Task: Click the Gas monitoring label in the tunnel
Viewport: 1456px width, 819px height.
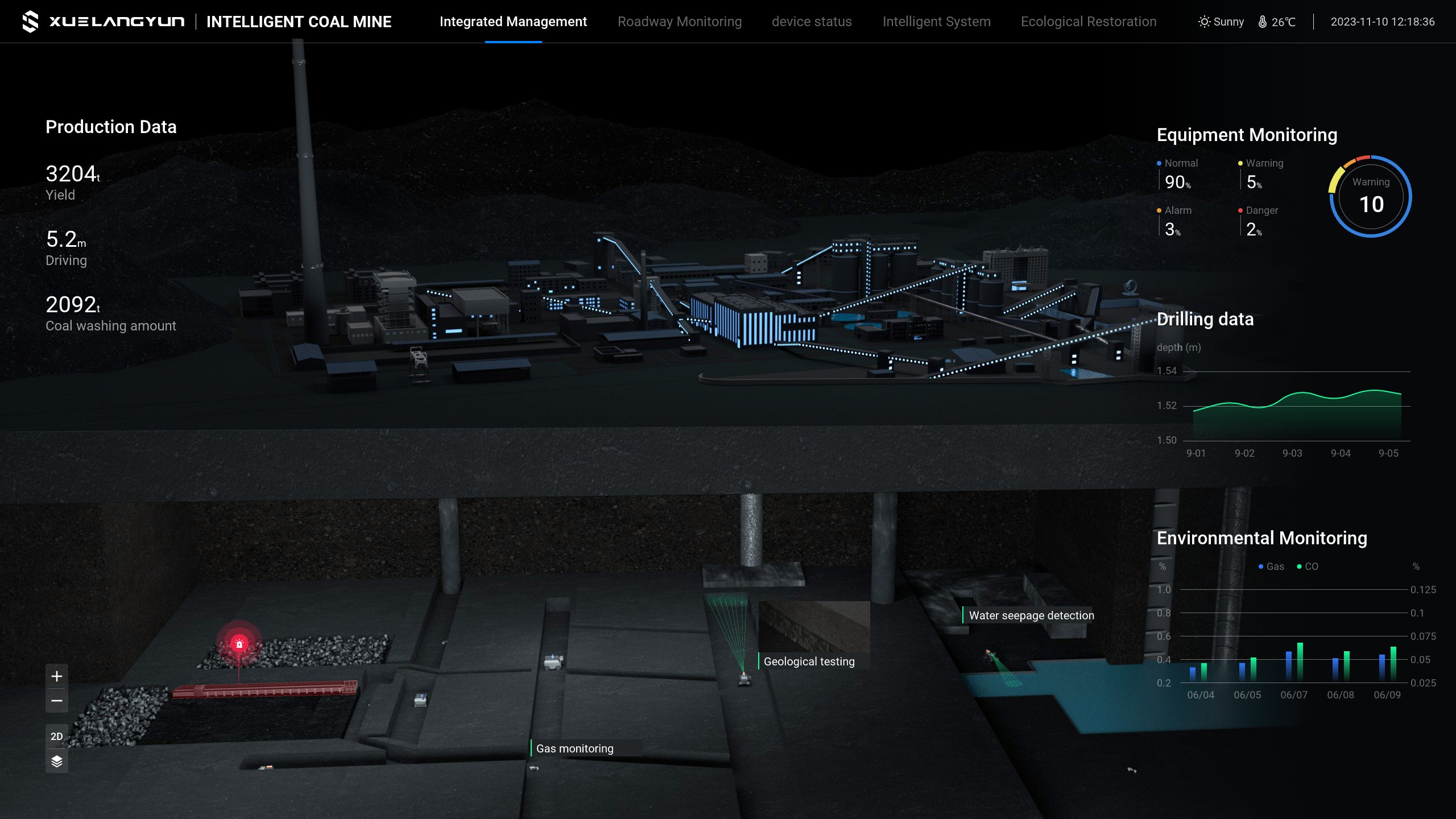Action: (x=574, y=748)
